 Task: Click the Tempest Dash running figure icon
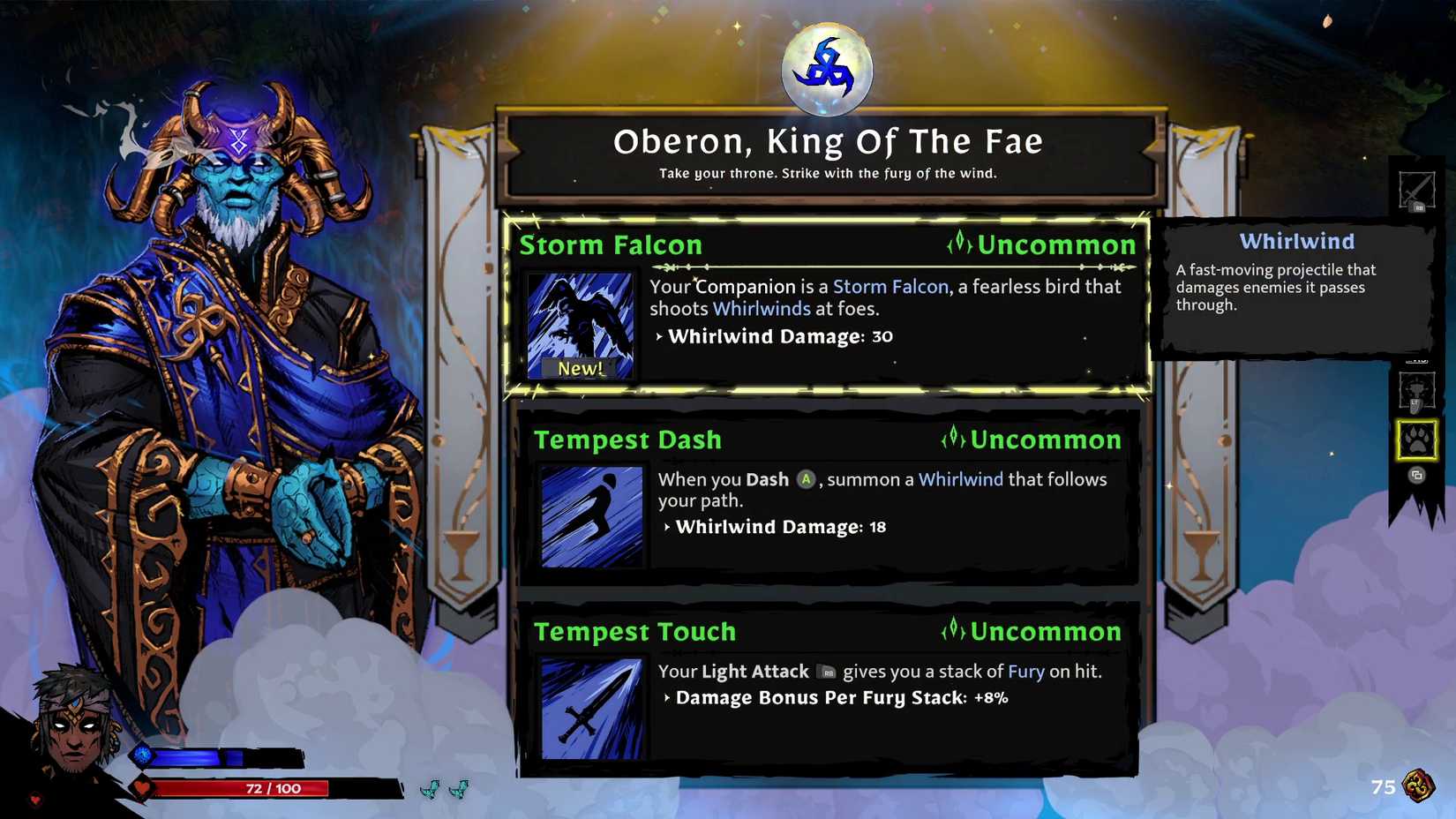coord(591,516)
